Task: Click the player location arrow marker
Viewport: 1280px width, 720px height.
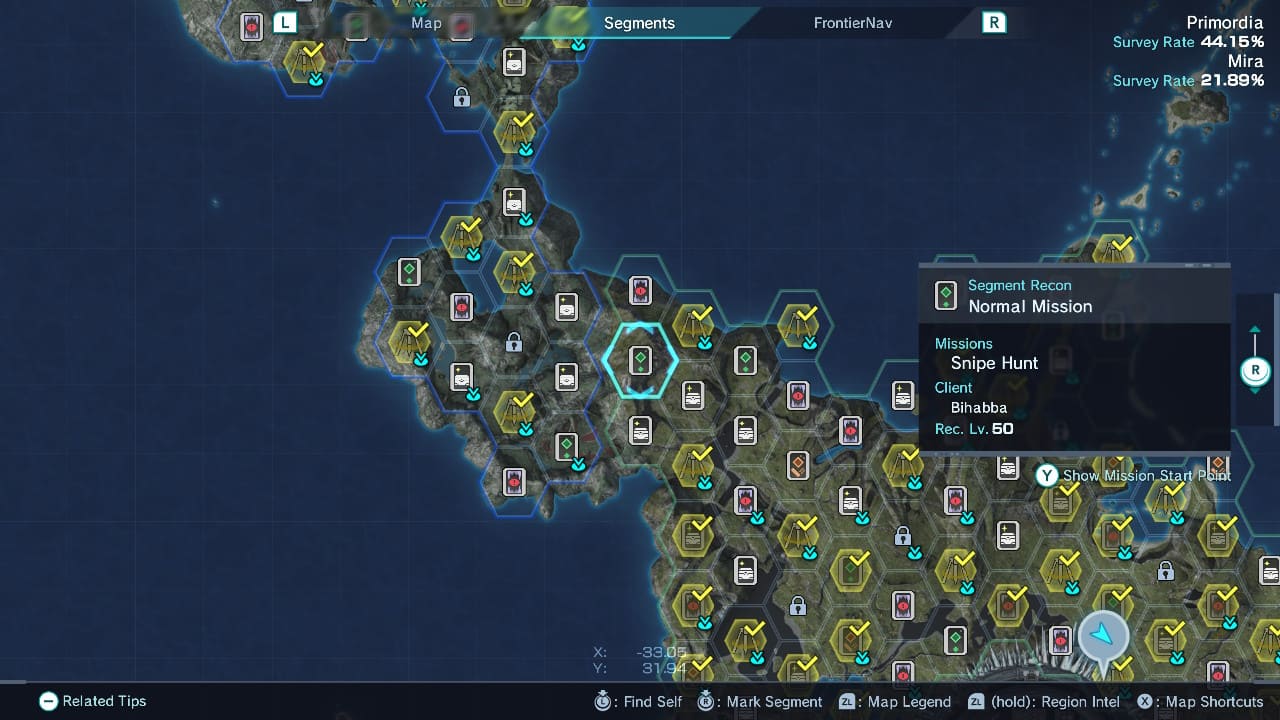Action: [x=1103, y=634]
